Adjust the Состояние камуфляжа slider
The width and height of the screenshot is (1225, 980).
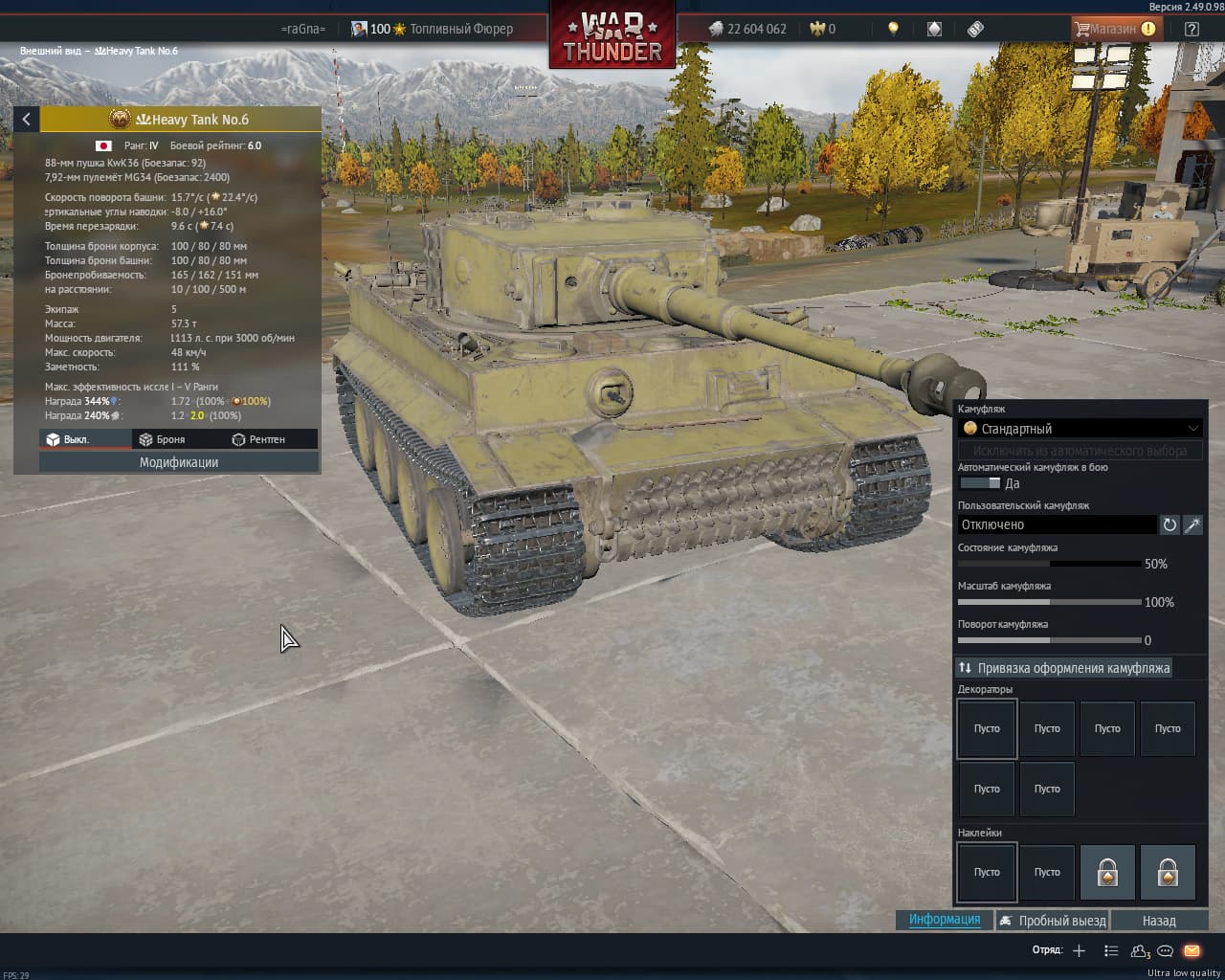pos(1049,564)
